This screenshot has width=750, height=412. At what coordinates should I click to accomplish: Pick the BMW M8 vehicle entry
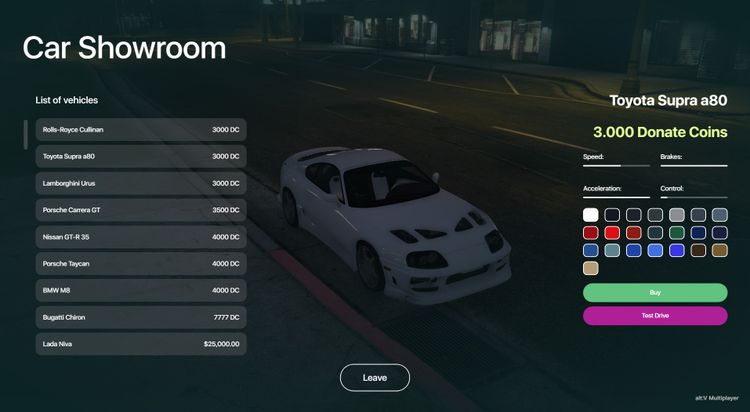(140, 291)
